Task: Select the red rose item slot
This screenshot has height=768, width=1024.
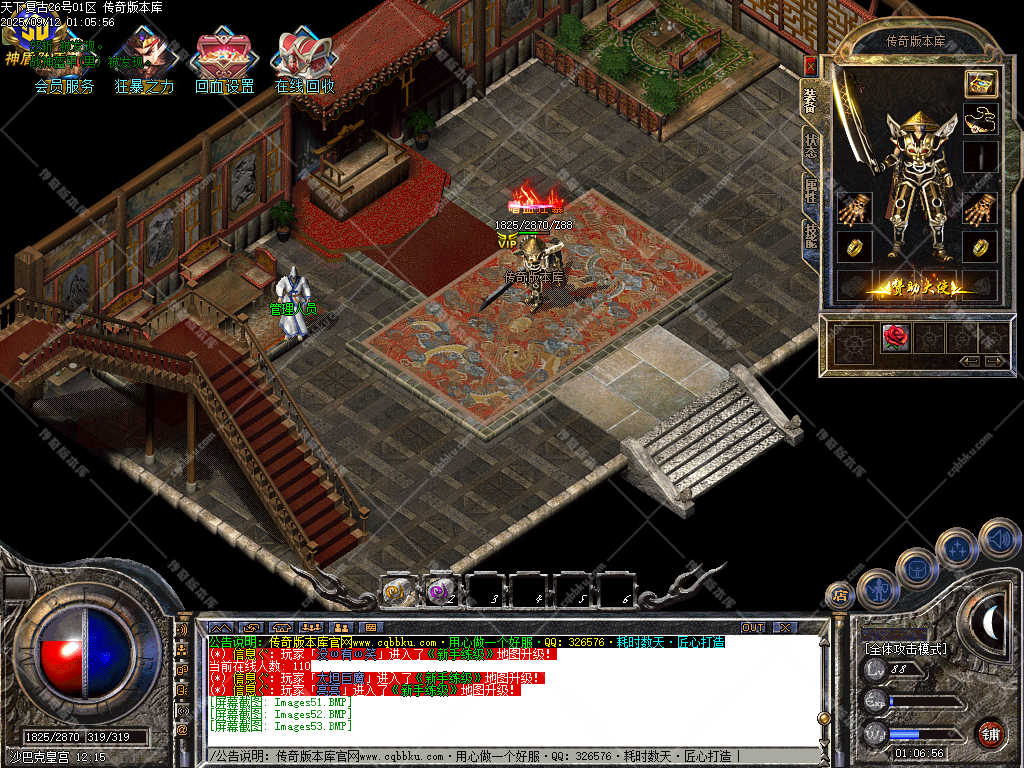Action: (x=895, y=338)
